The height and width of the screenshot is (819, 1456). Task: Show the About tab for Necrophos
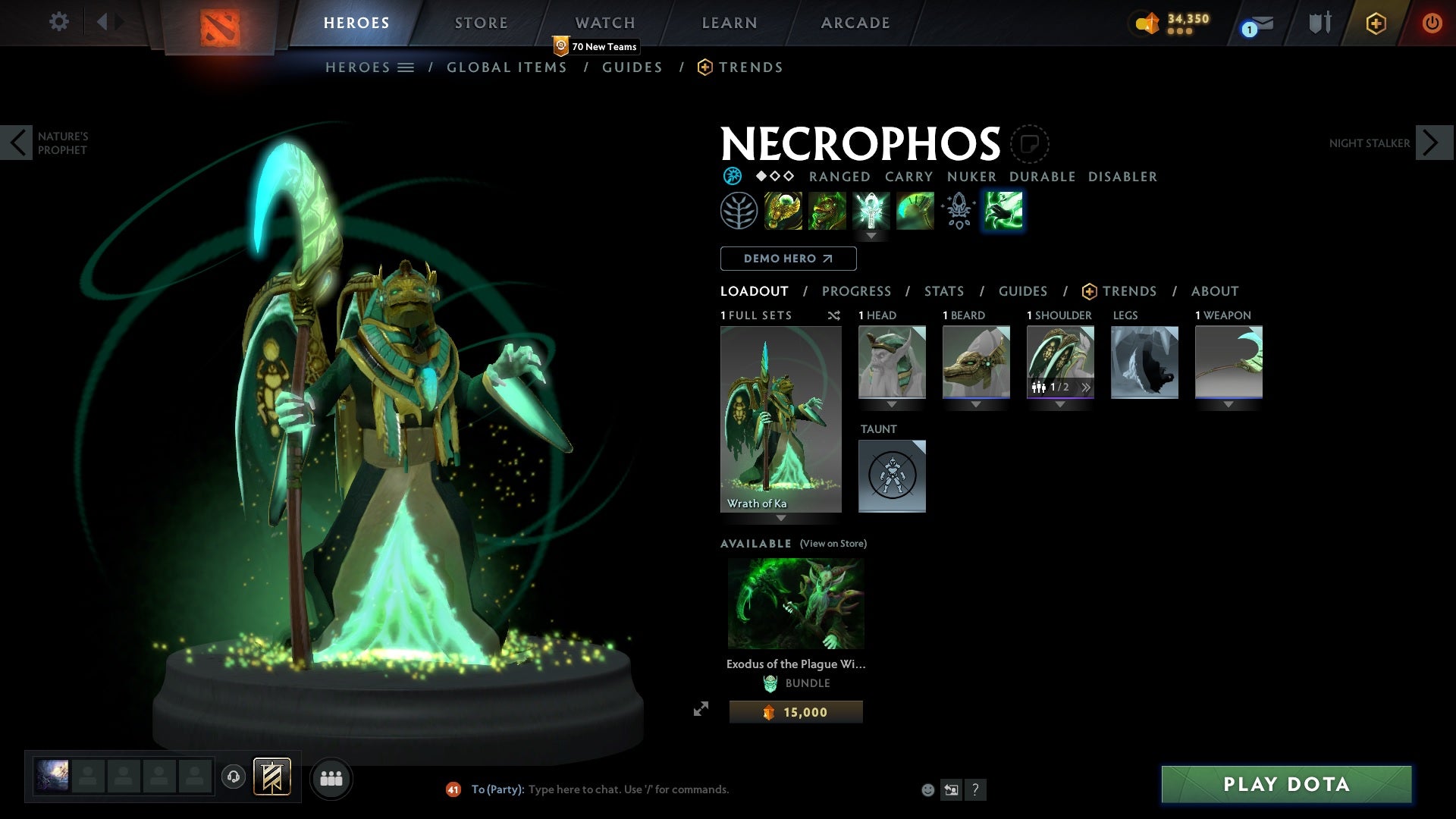click(x=1214, y=291)
